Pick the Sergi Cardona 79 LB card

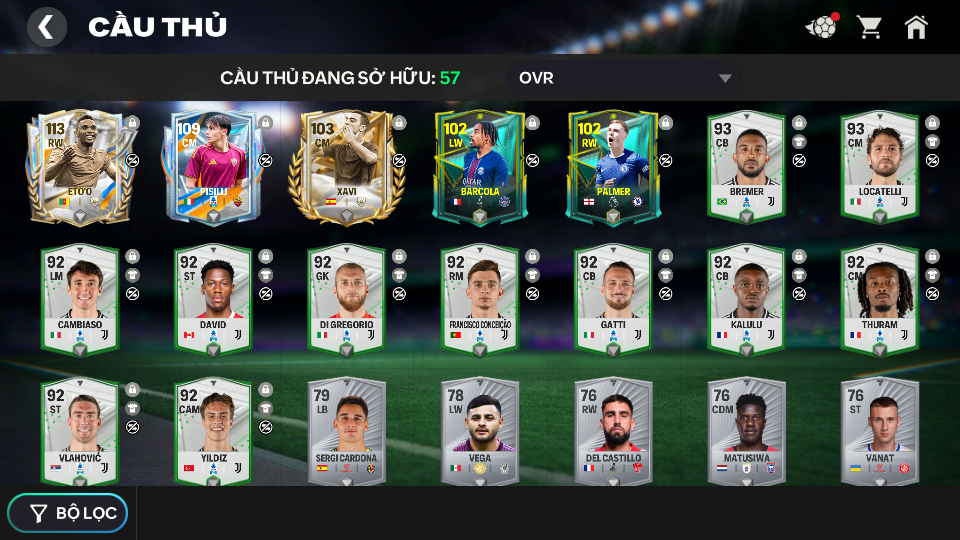pos(347,431)
